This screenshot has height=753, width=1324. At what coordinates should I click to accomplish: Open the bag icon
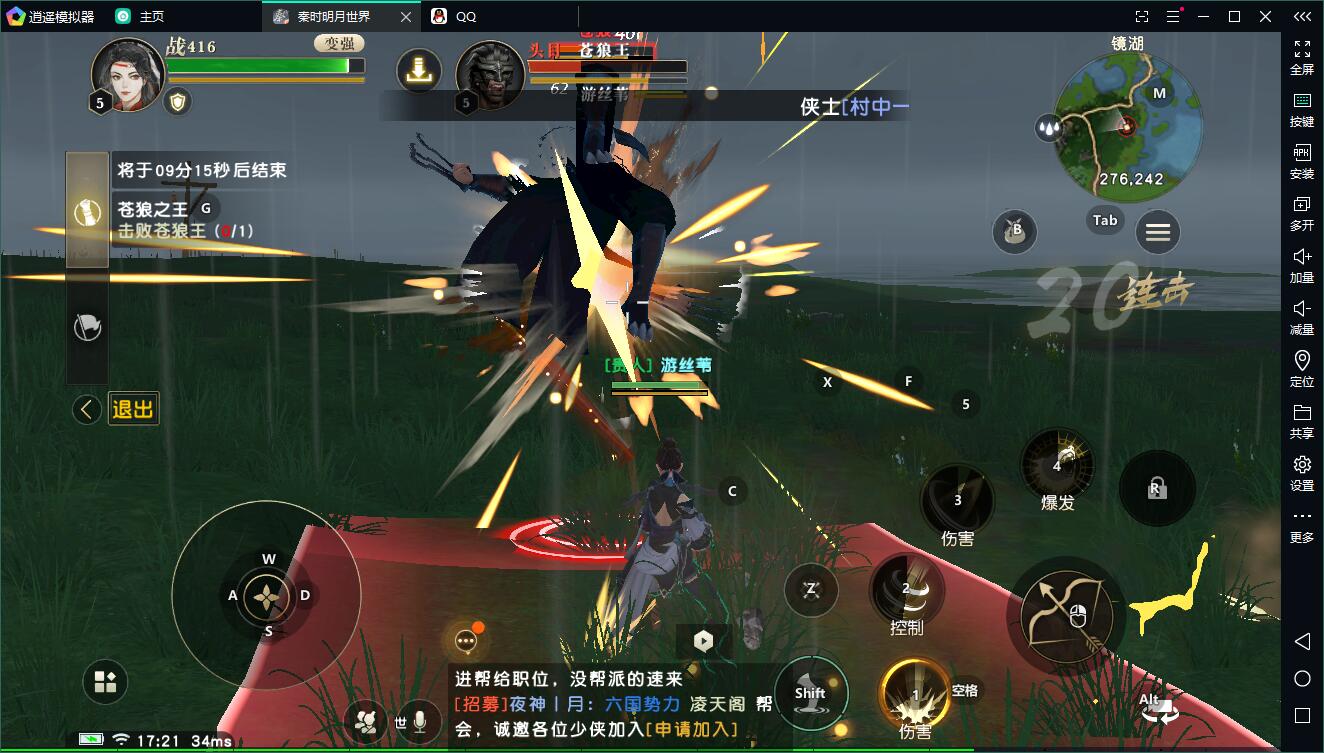[1014, 232]
